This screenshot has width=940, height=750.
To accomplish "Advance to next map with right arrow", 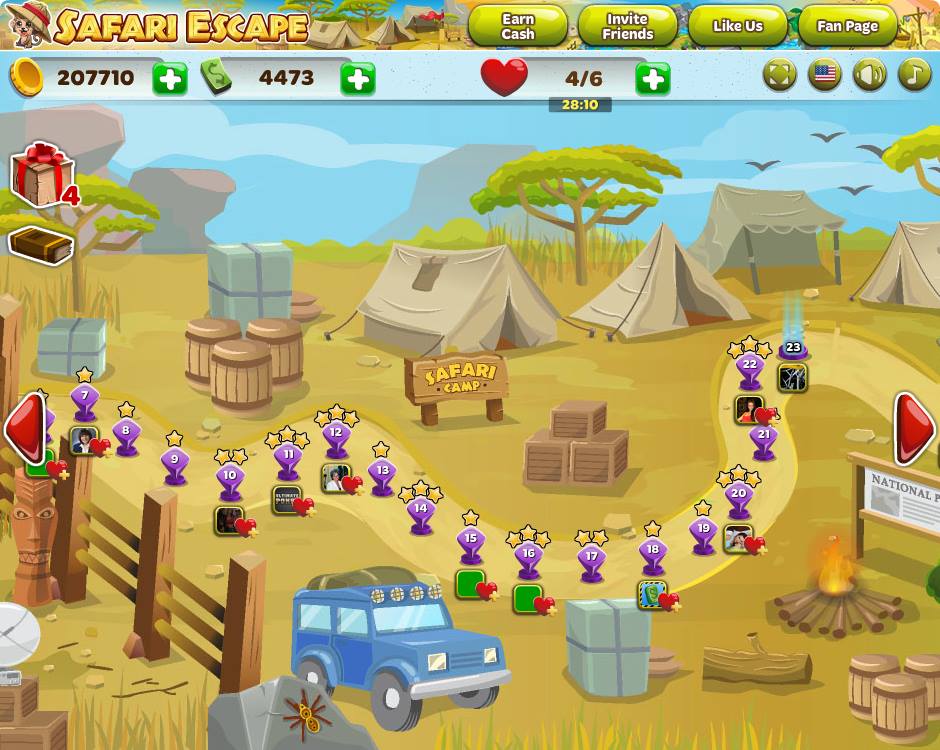I will 914,428.
